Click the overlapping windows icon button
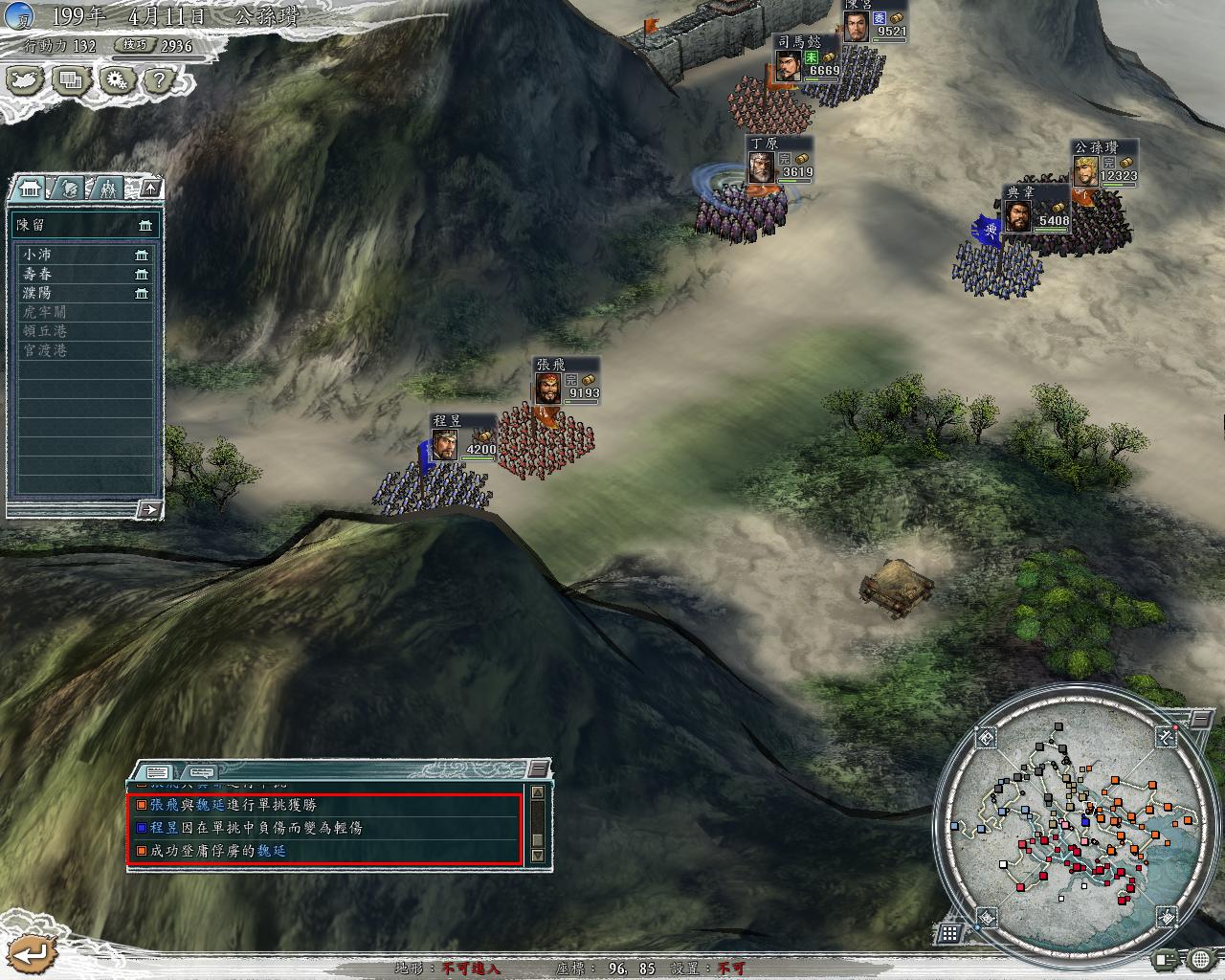1225x980 pixels. pyautogui.click(x=71, y=80)
